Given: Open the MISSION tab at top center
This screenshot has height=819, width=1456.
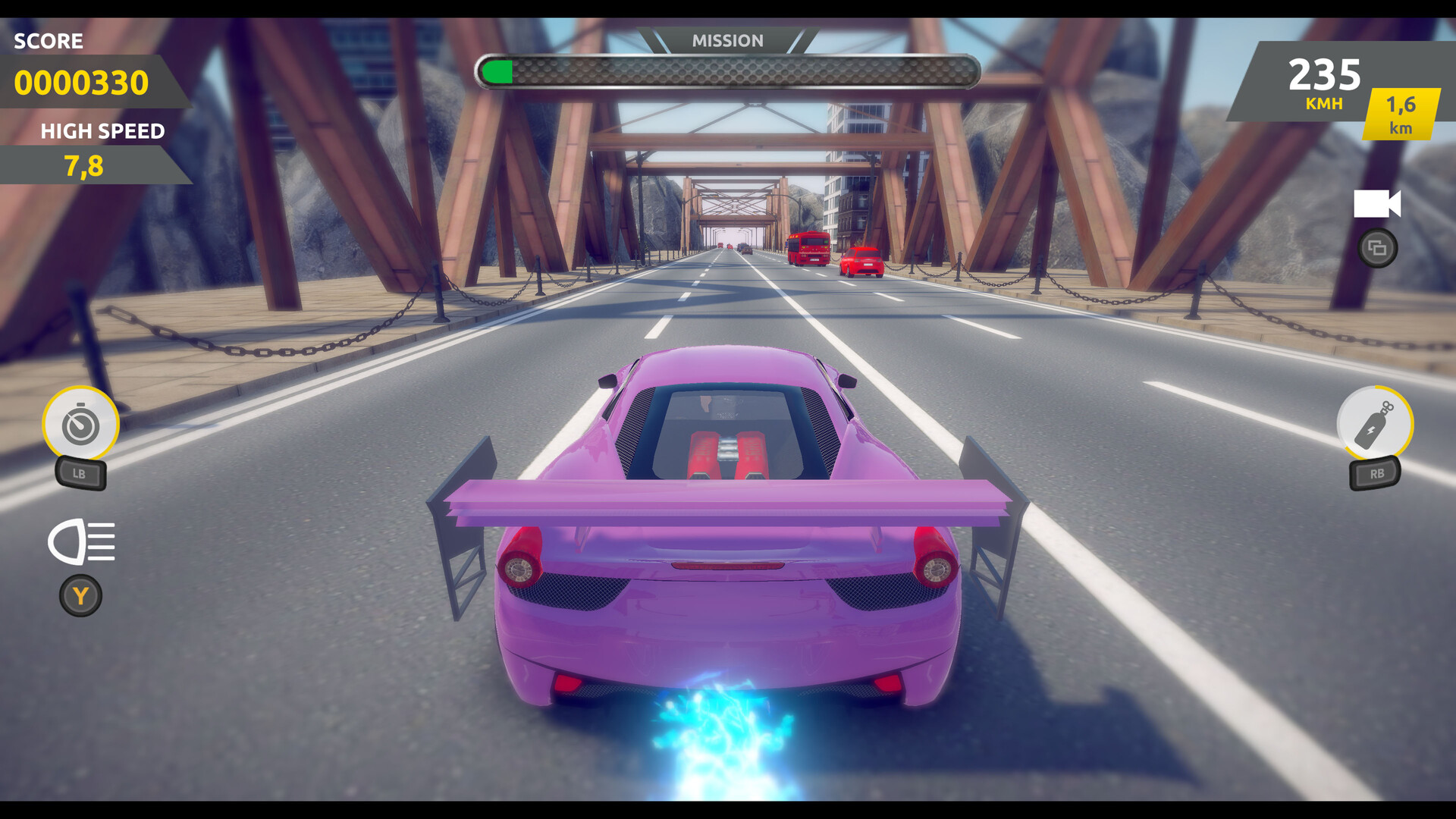Looking at the screenshot, I should point(726,41).
